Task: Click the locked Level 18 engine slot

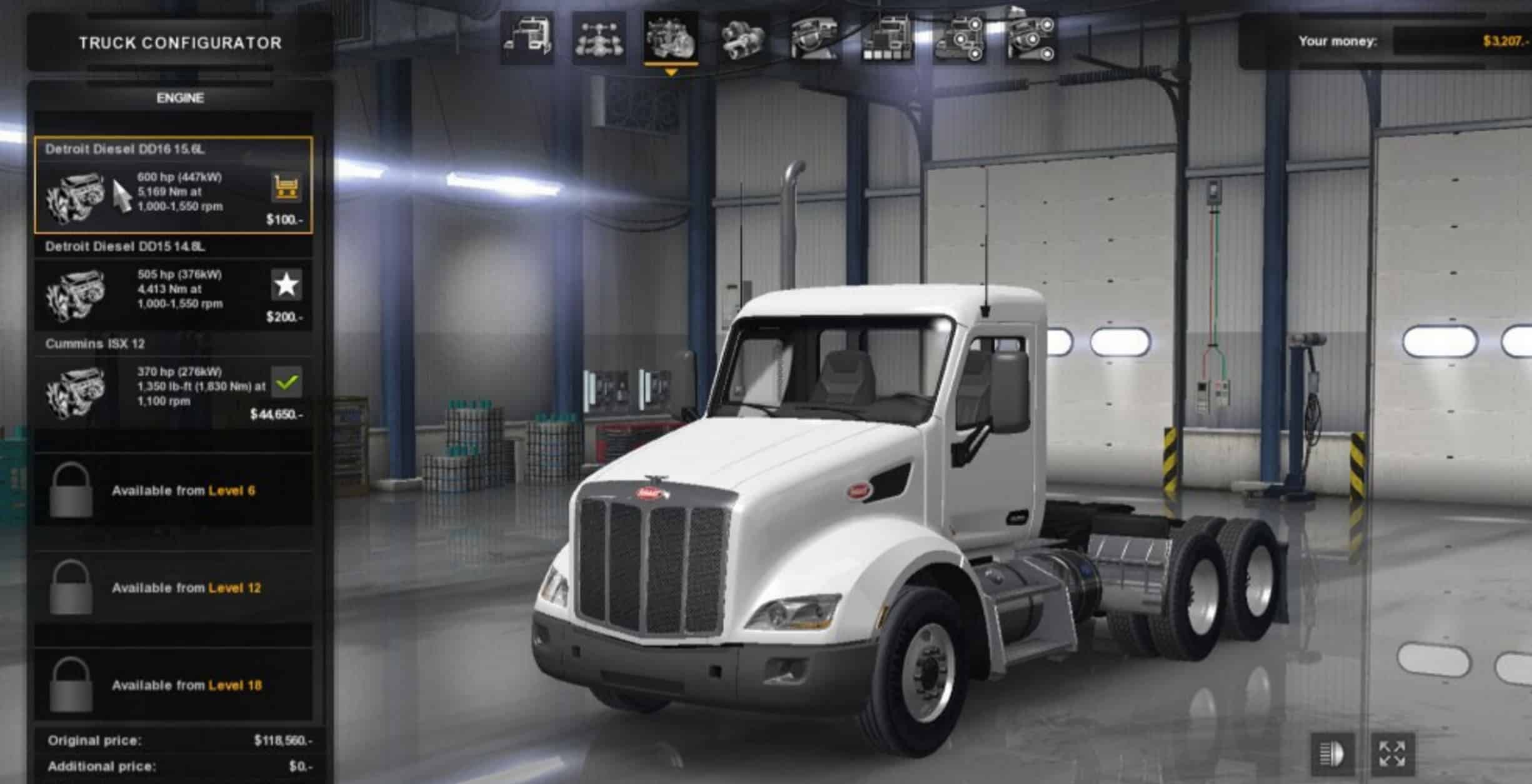Action: click(174, 685)
